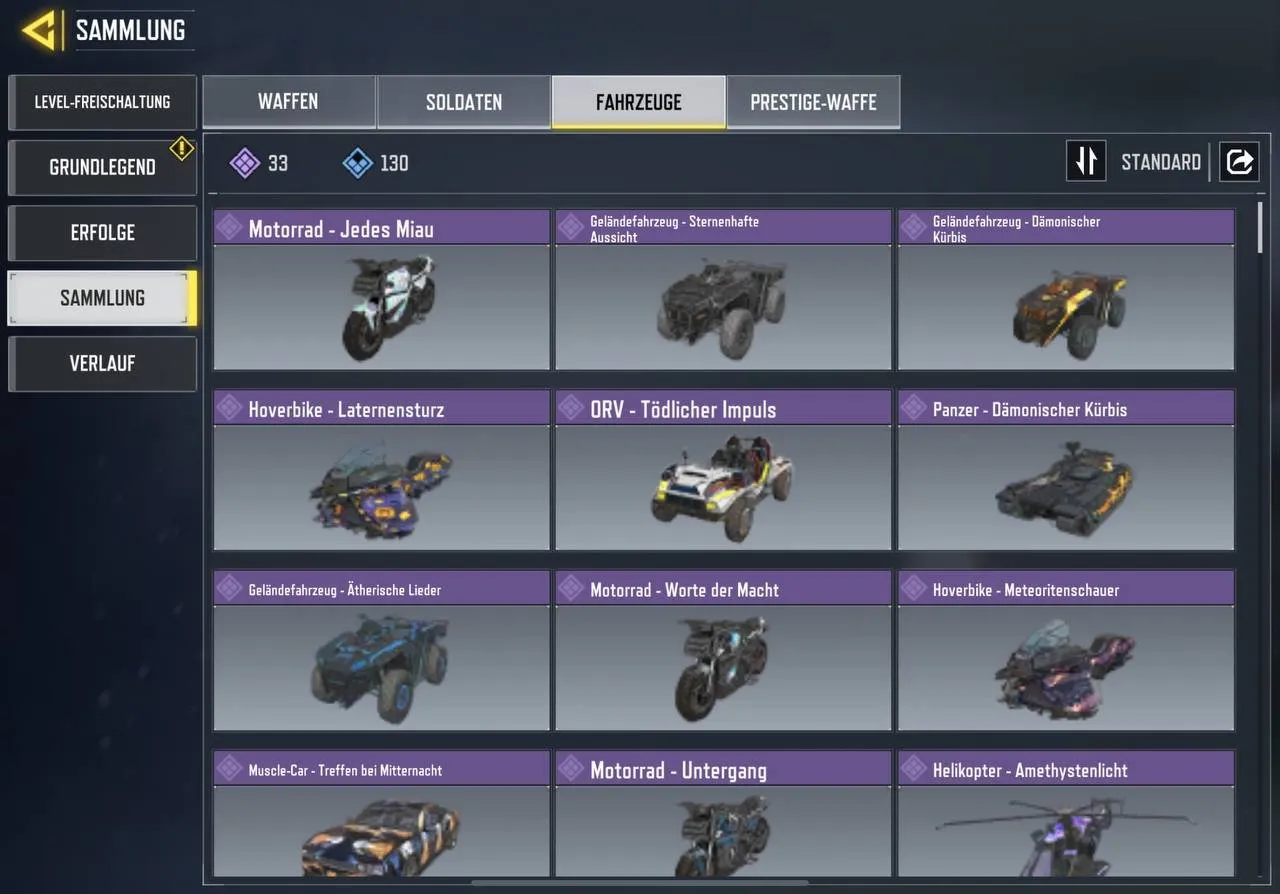Click the blue rare rarity diamond icon
Screen dimensions: 1280x894
355,162
